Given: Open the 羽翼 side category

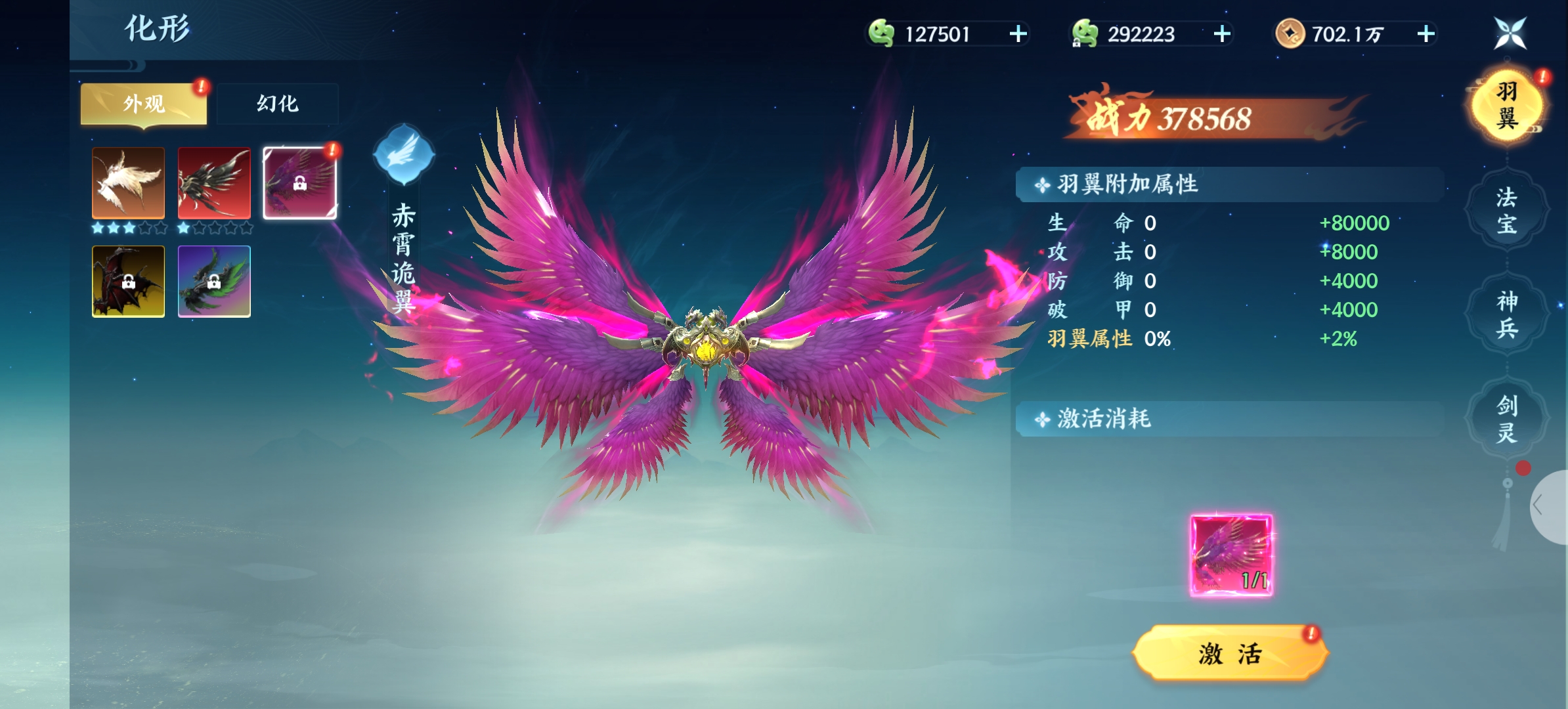Looking at the screenshot, I should [1506, 106].
